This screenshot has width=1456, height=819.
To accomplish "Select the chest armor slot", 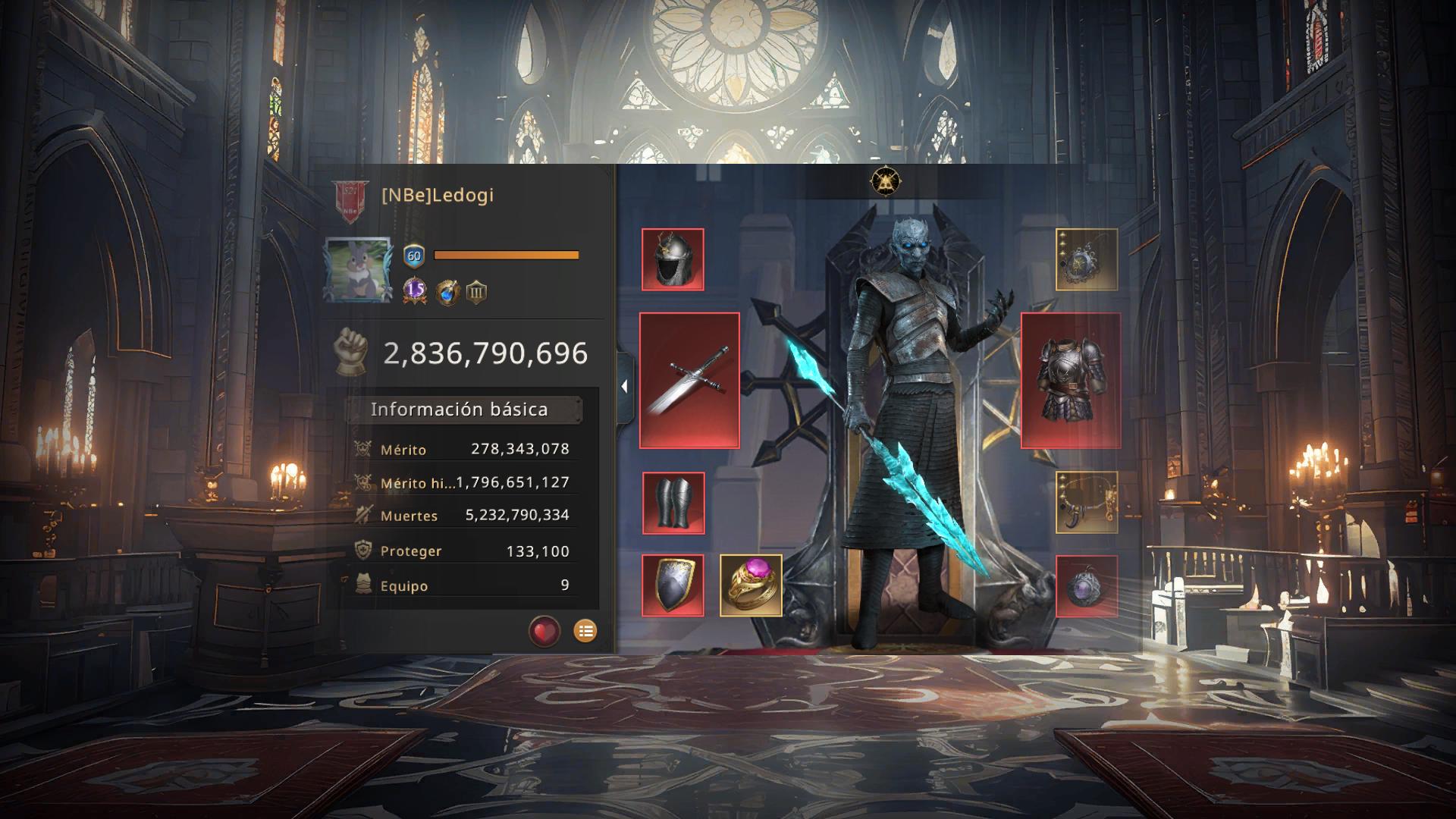I will click(x=1070, y=380).
